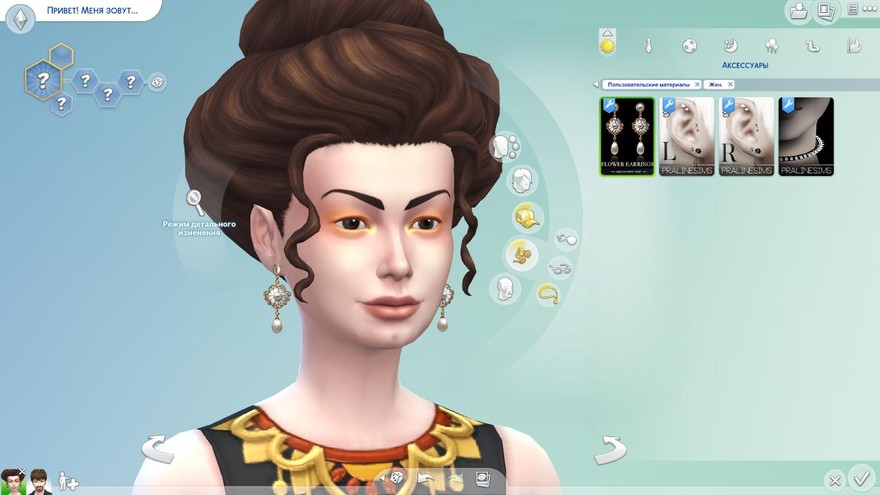This screenshot has width=880, height=495.
Task: Choose the Pralinesims left ear piercing
Action: [686, 137]
